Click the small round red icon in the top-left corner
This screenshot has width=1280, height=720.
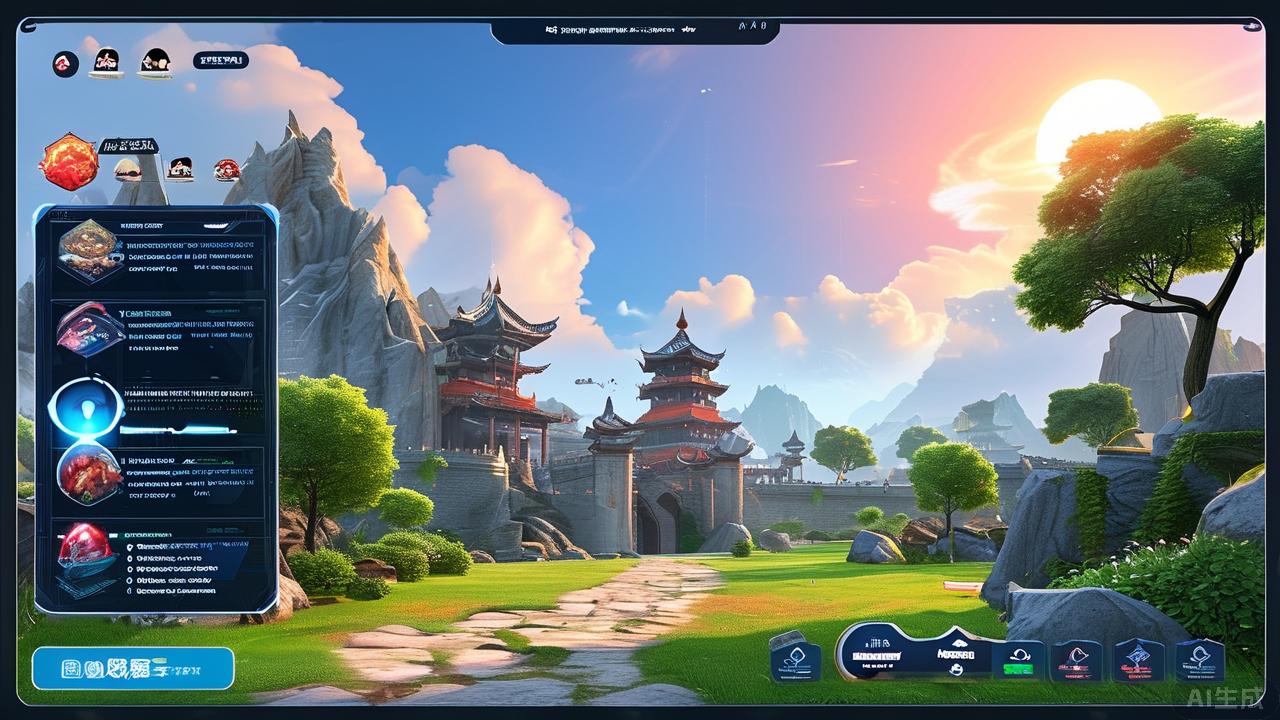point(66,64)
